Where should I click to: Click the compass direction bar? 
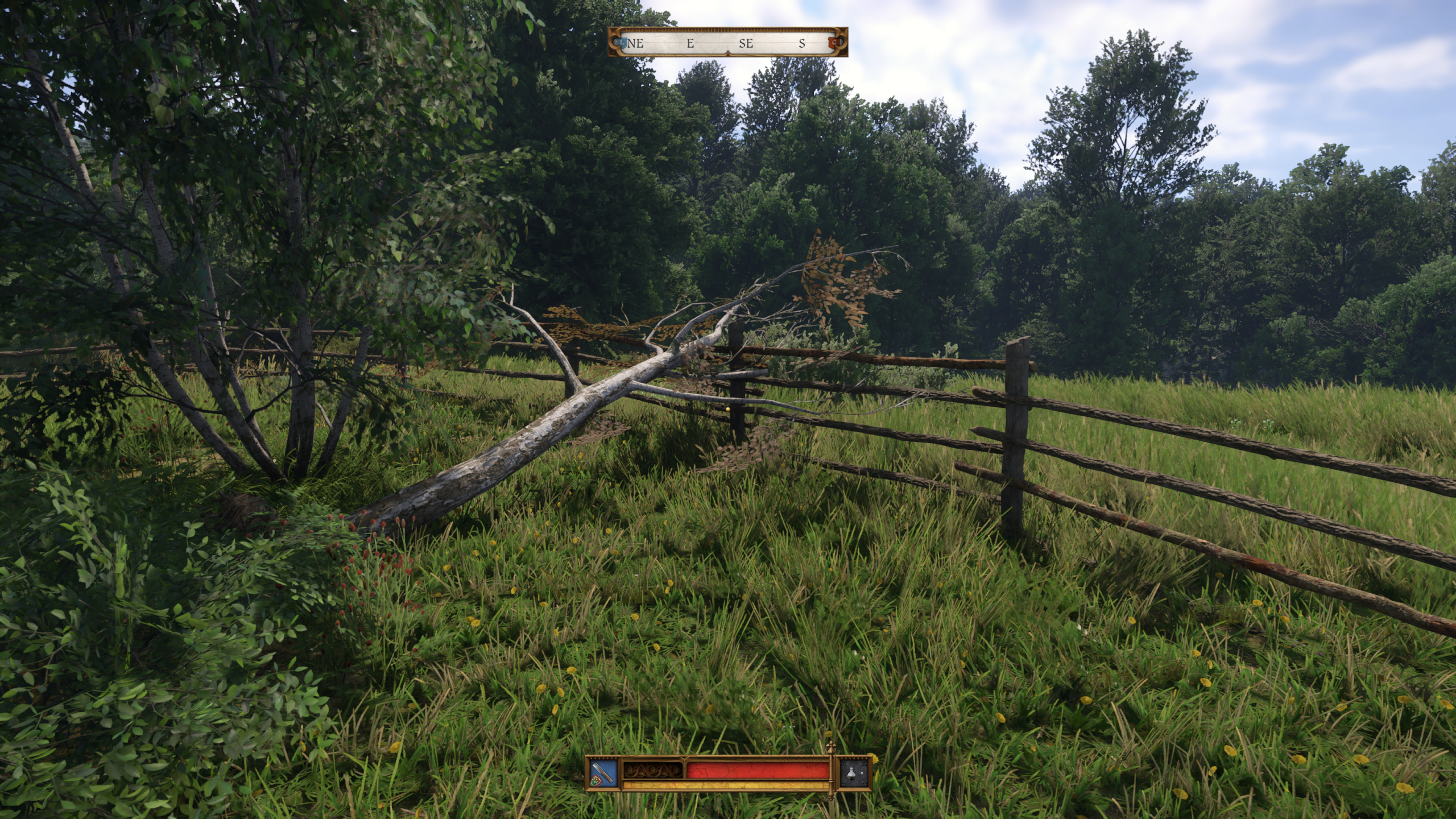pyautogui.click(x=728, y=42)
